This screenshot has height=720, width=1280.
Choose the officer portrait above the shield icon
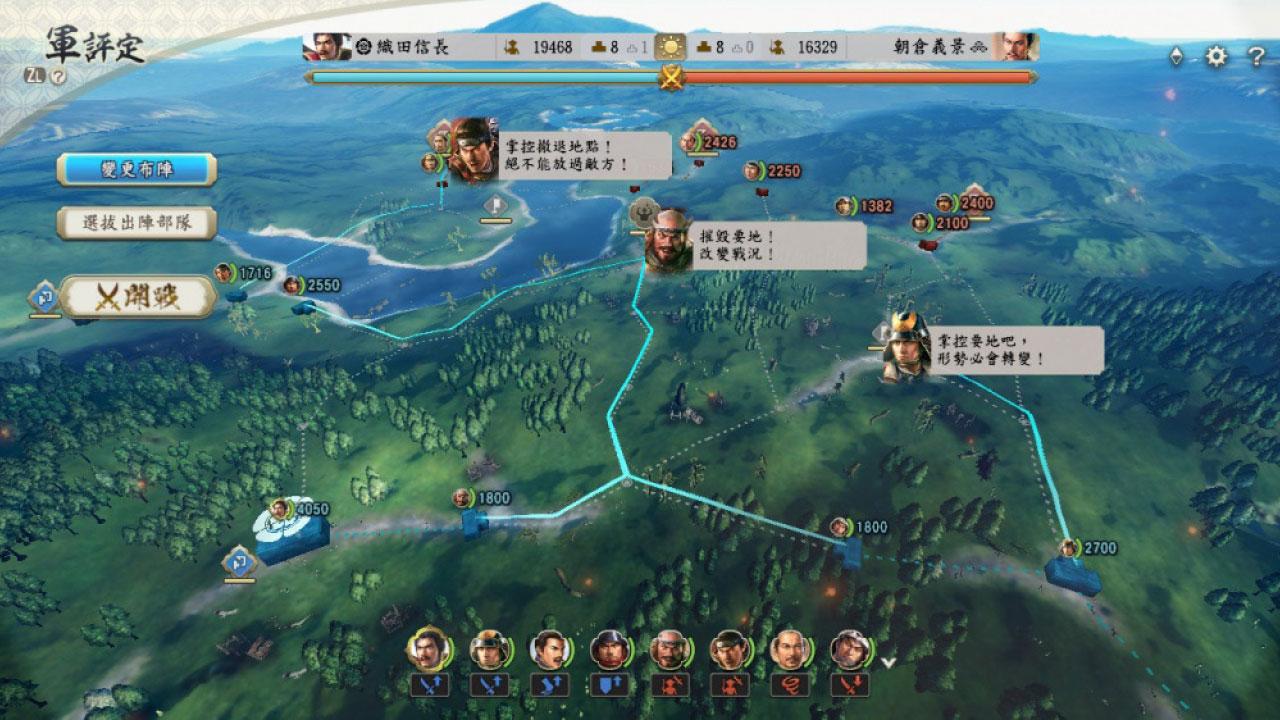click(x=608, y=650)
